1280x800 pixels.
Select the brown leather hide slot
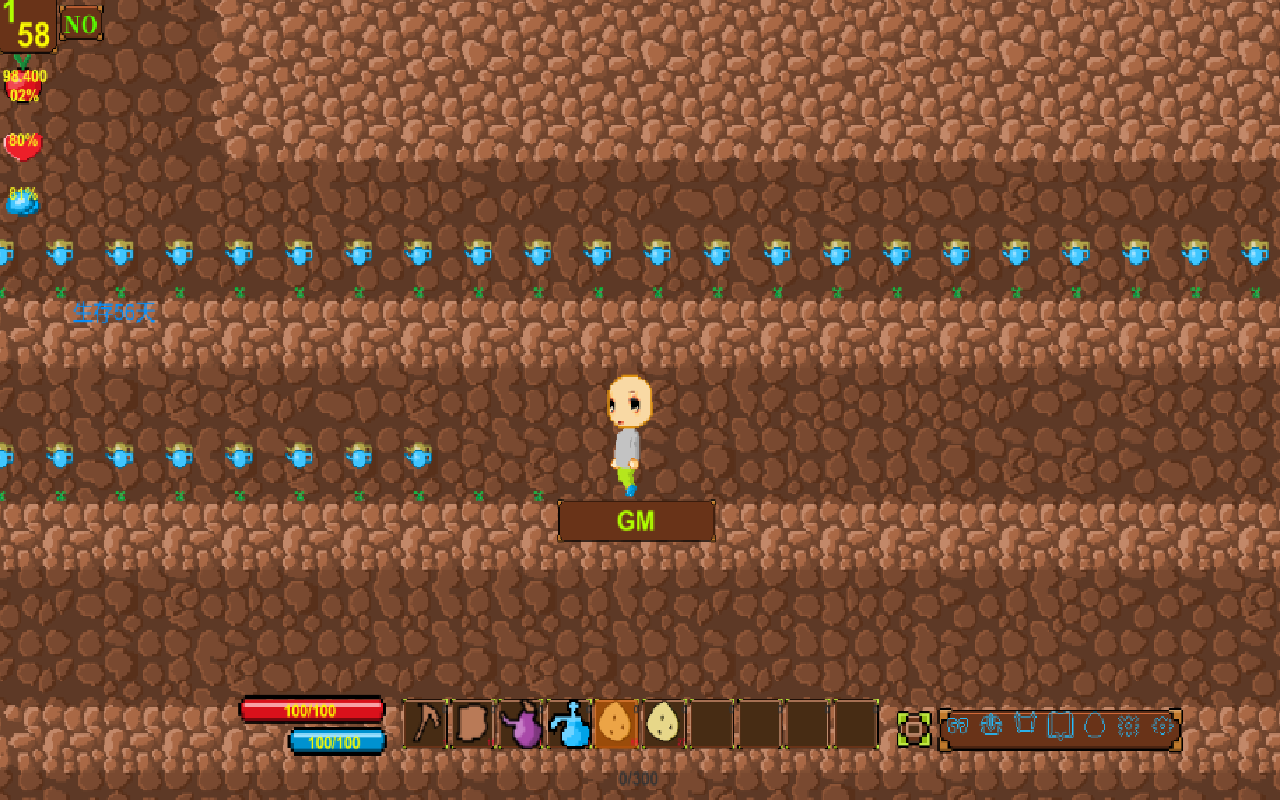click(x=474, y=724)
